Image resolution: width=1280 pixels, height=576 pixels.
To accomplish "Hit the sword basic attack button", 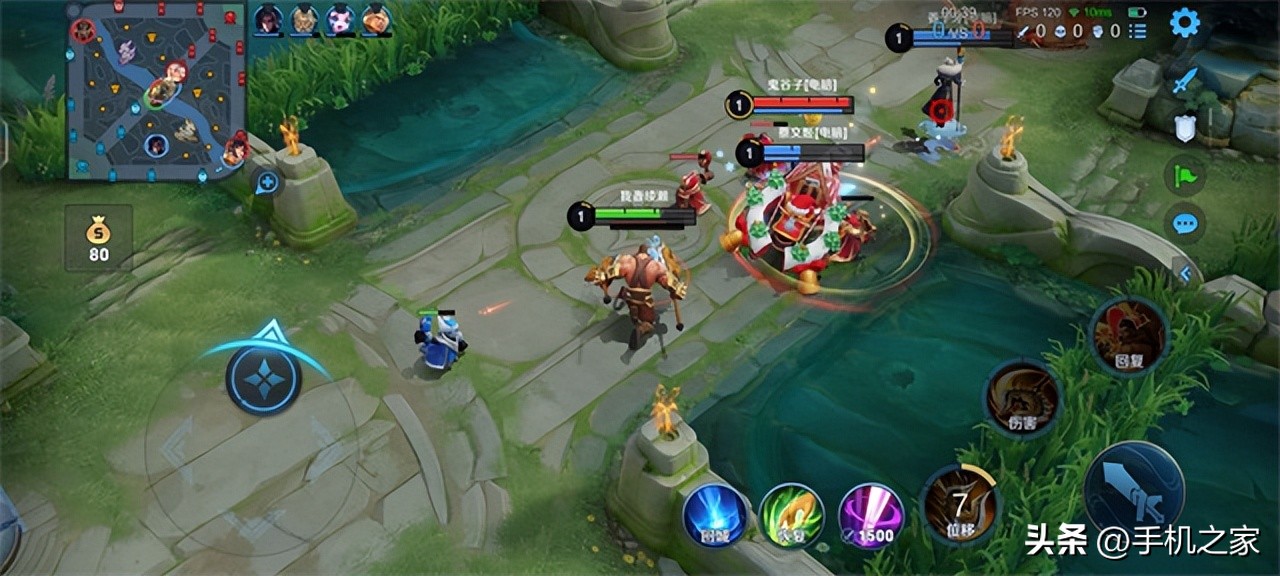I will (1134, 491).
